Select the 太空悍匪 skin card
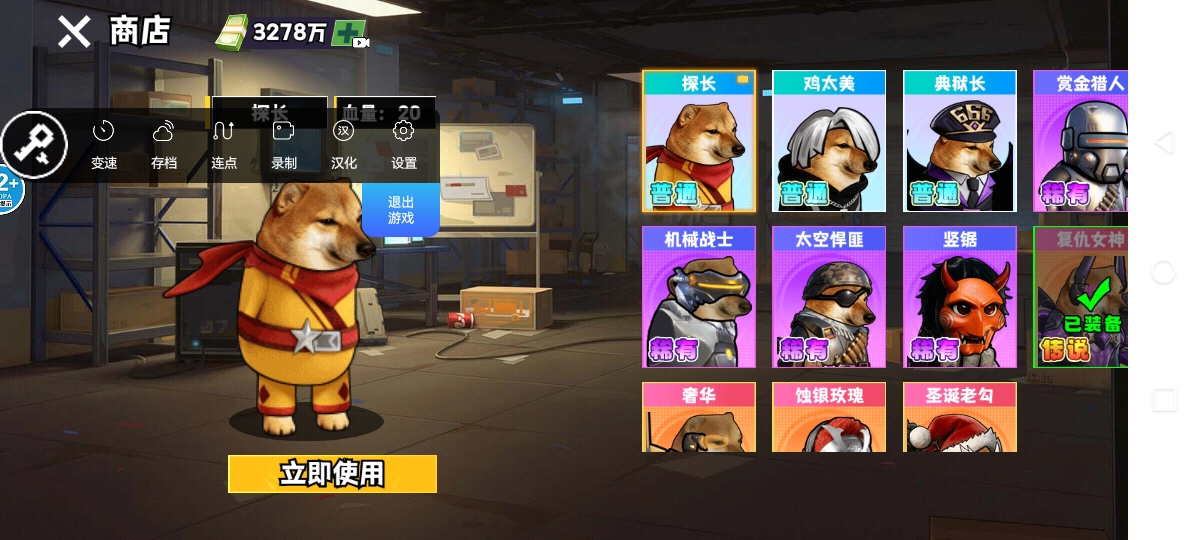Image resolution: width=1200 pixels, height=540 pixels. pos(829,298)
